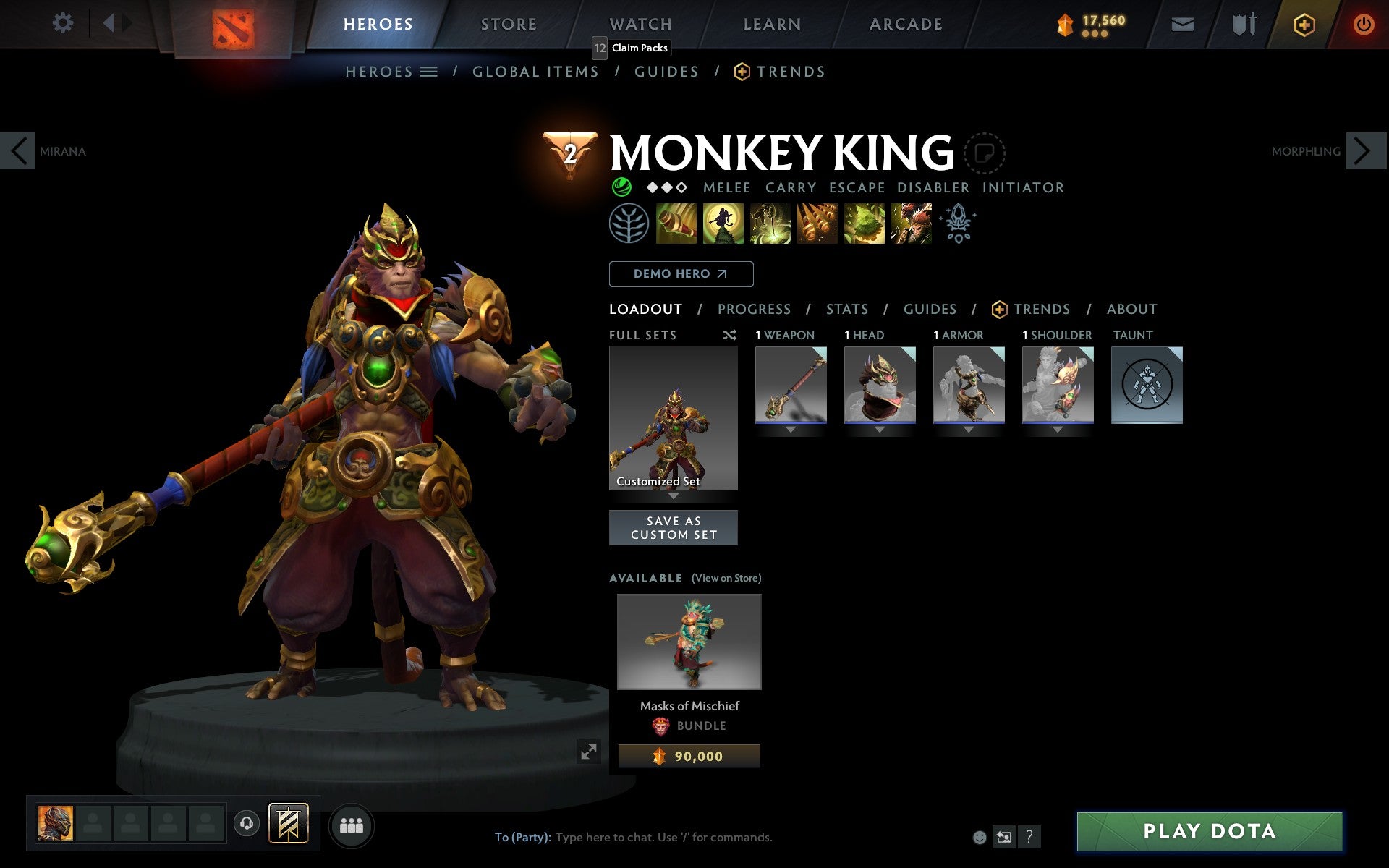The image size is (1389, 868).
Task: Click the Masks of Mischief bundle thumbnail
Action: coord(688,642)
